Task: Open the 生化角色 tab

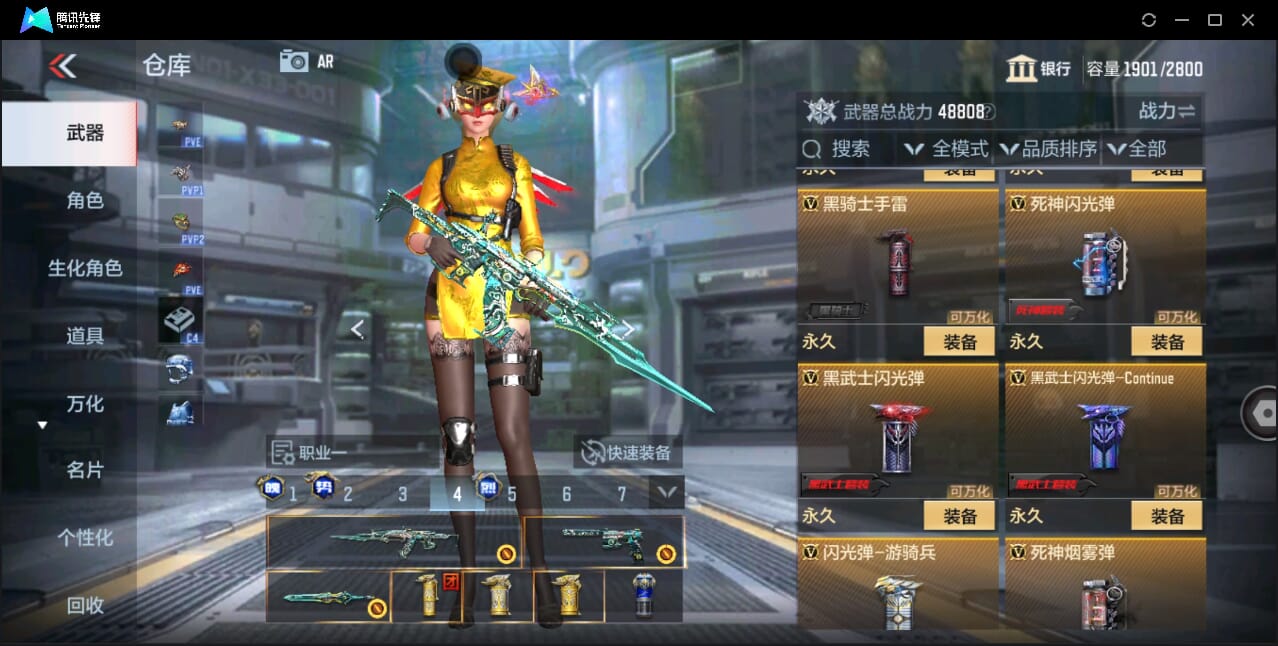Action: coord(85,268)
